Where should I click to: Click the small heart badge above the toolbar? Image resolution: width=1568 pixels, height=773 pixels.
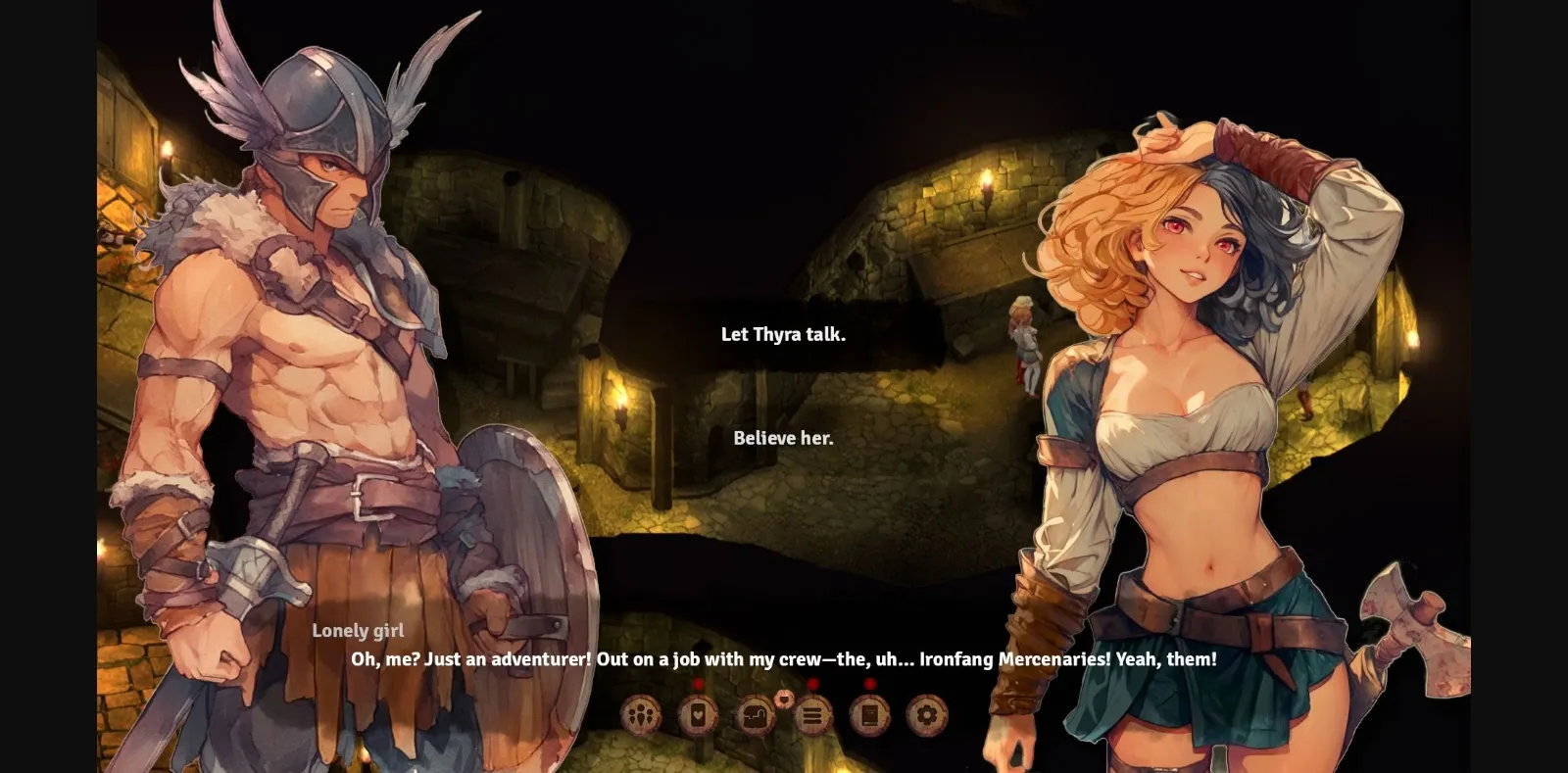coord(784,699)
